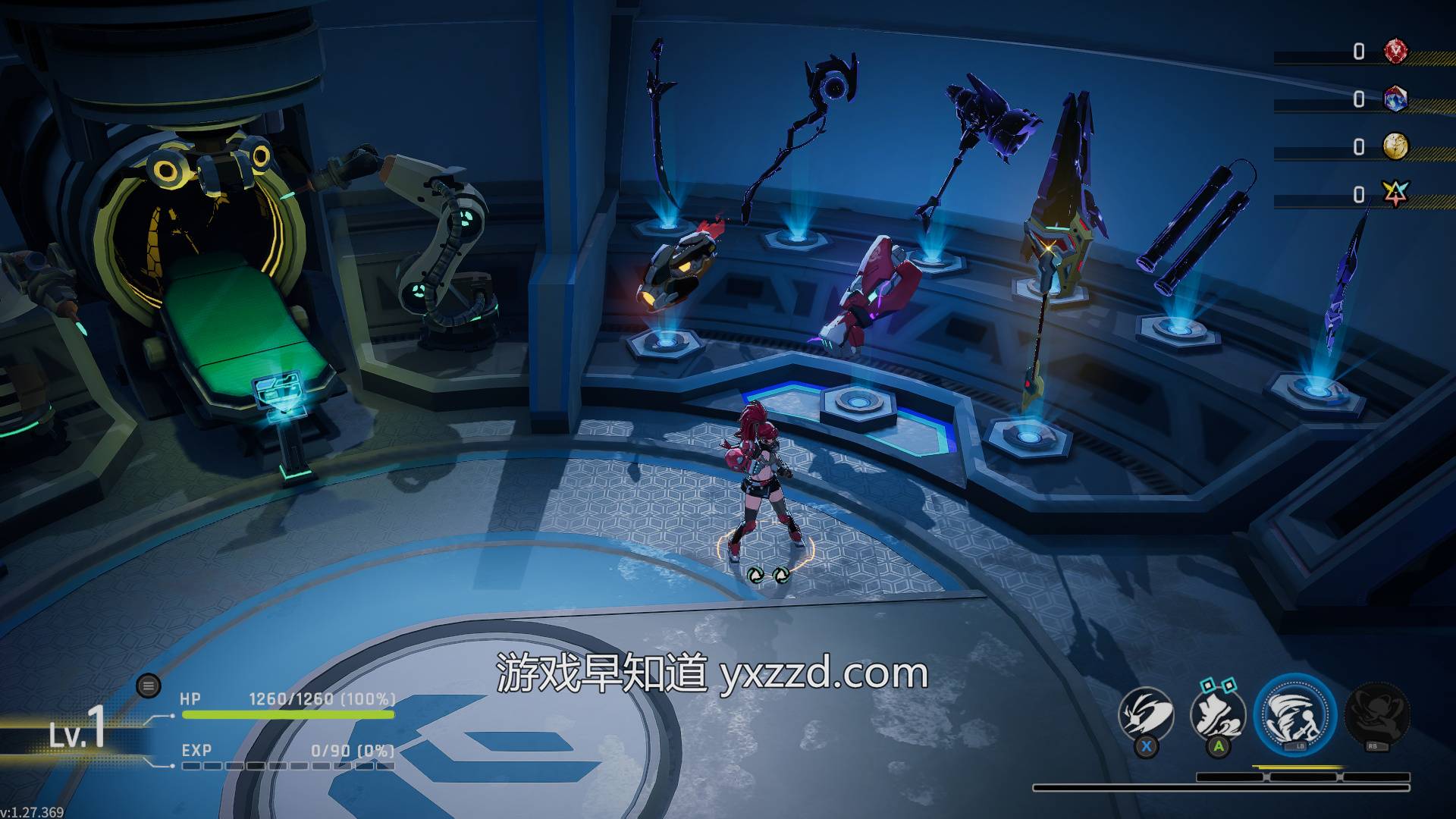
Task: Select the tri-color star currency icon
Action: [x=1395, y=195]
